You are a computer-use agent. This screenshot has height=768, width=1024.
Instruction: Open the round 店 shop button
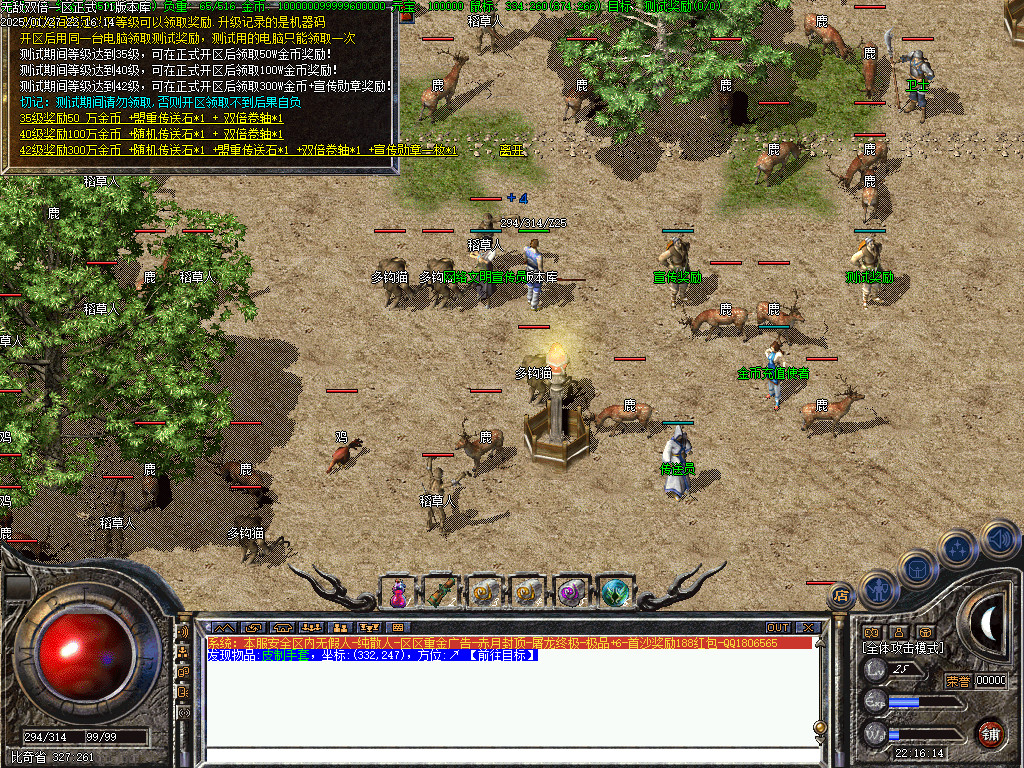tap(839, 595)
